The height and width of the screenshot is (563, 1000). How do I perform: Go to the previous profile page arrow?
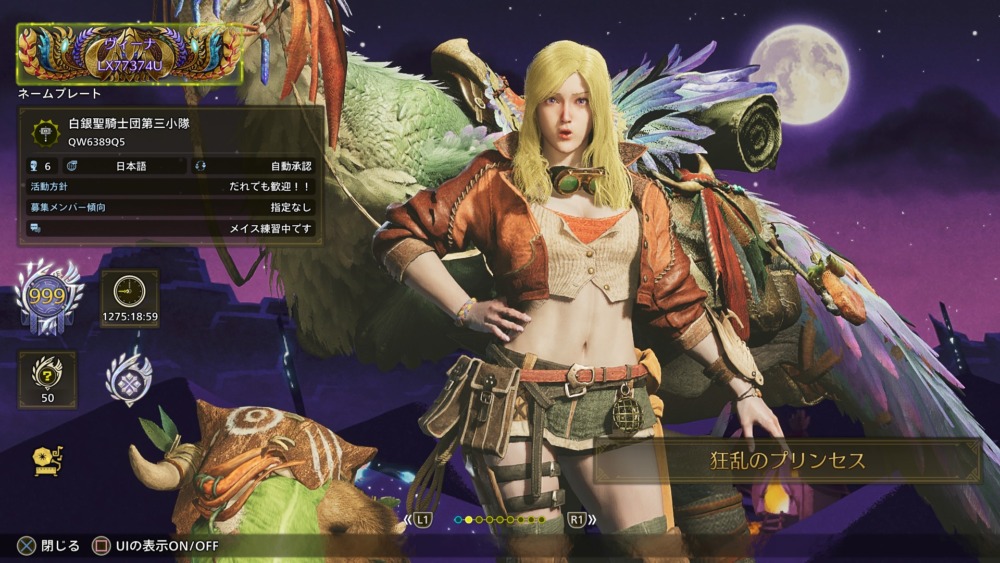click(x=420, y=520)
